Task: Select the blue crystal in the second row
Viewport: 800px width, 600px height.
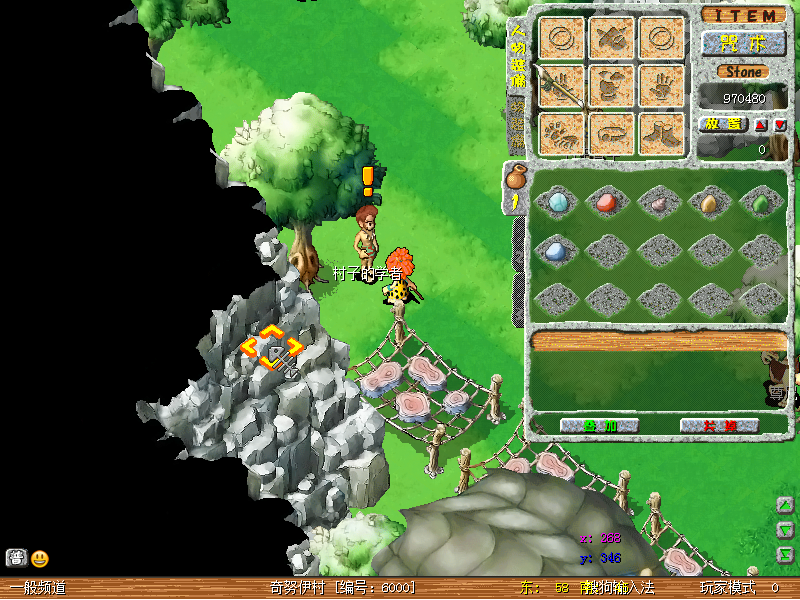Action: pos(557,251)
